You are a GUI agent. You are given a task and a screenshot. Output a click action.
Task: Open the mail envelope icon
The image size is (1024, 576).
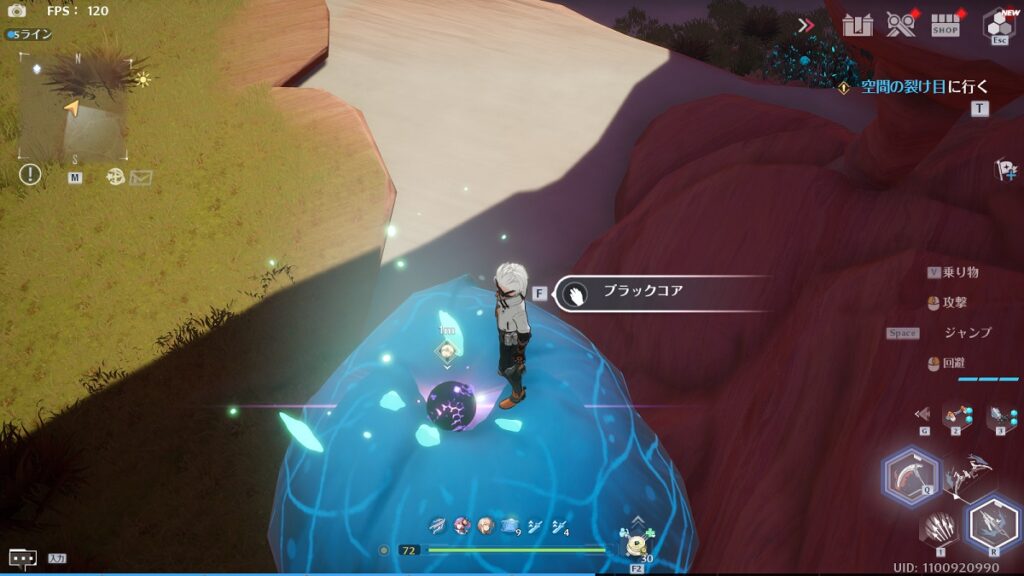(141, 177)
